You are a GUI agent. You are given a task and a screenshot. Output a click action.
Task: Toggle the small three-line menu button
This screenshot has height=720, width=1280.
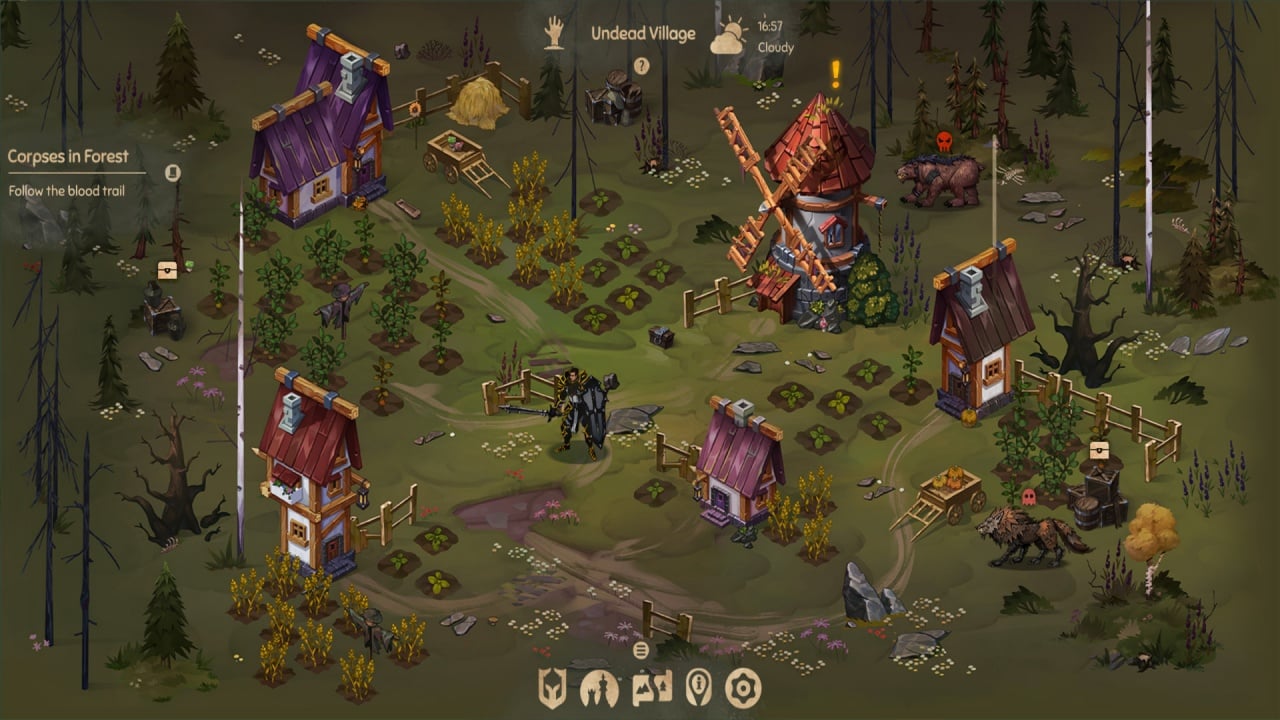coord(641,649)
